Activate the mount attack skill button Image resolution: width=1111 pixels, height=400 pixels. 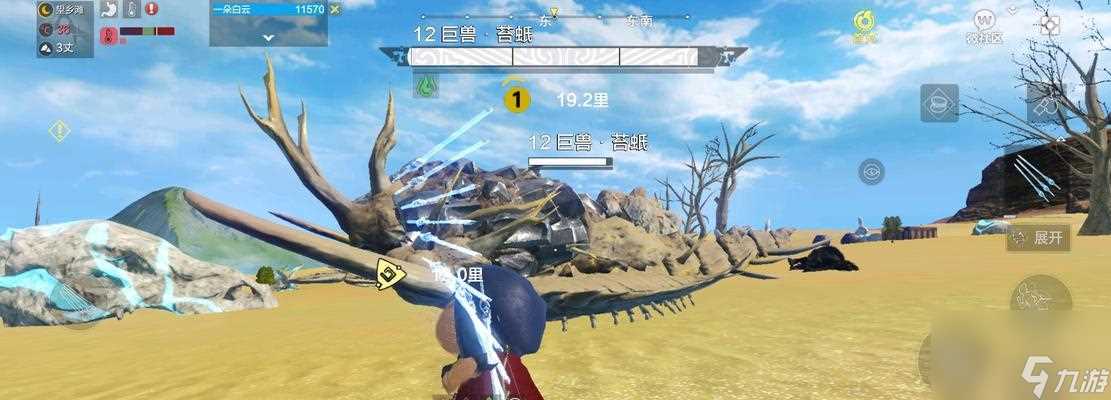(x=1039, y=297)
